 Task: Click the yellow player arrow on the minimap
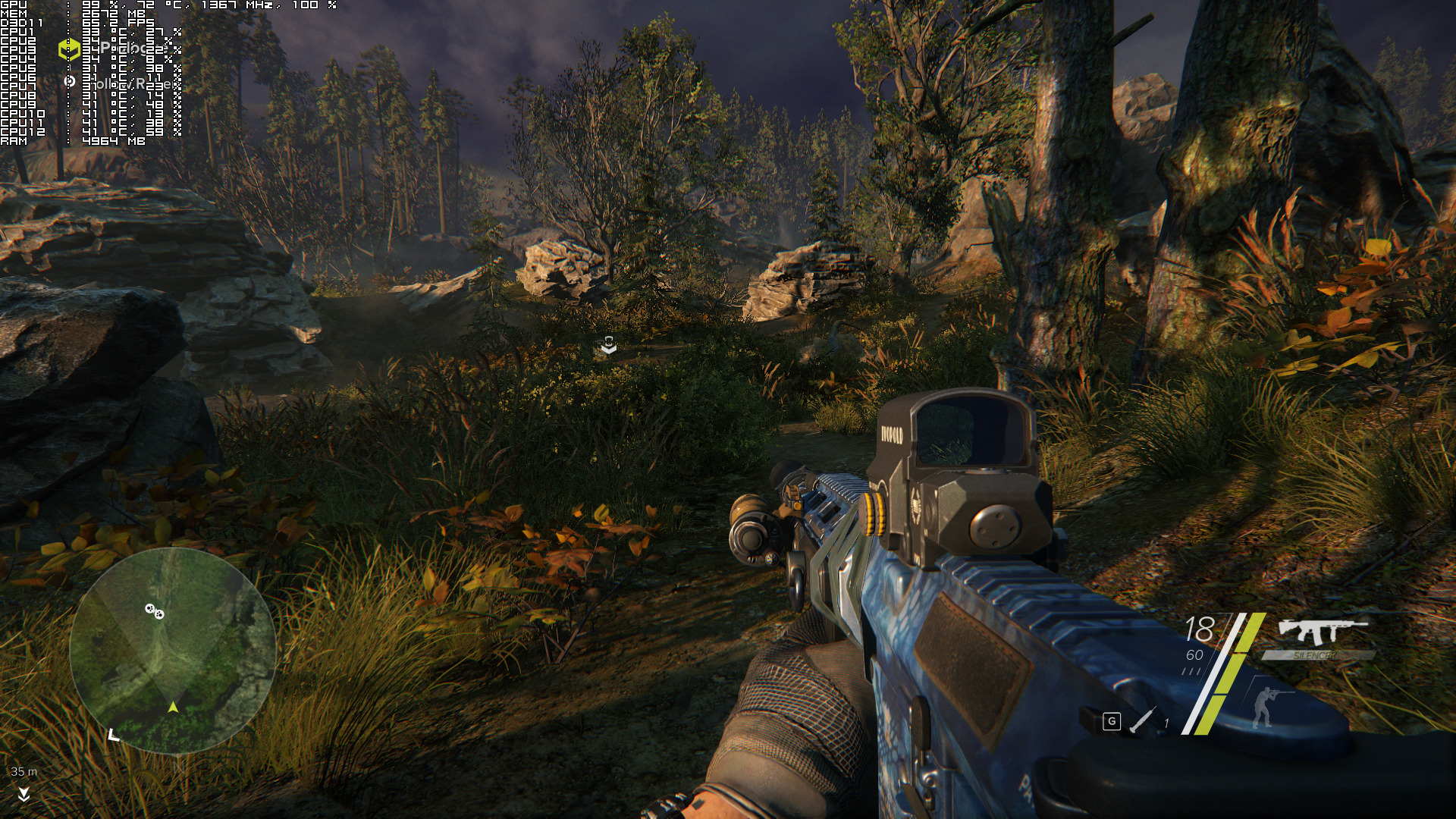(173, 707)
